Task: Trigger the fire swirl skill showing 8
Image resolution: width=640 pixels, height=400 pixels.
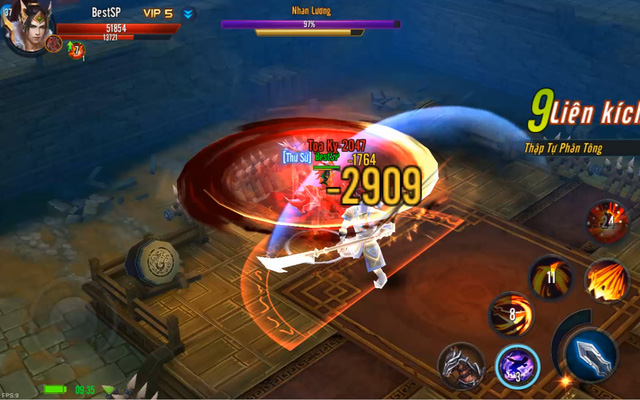Action: pyautogui.click(x=510, y=314)
